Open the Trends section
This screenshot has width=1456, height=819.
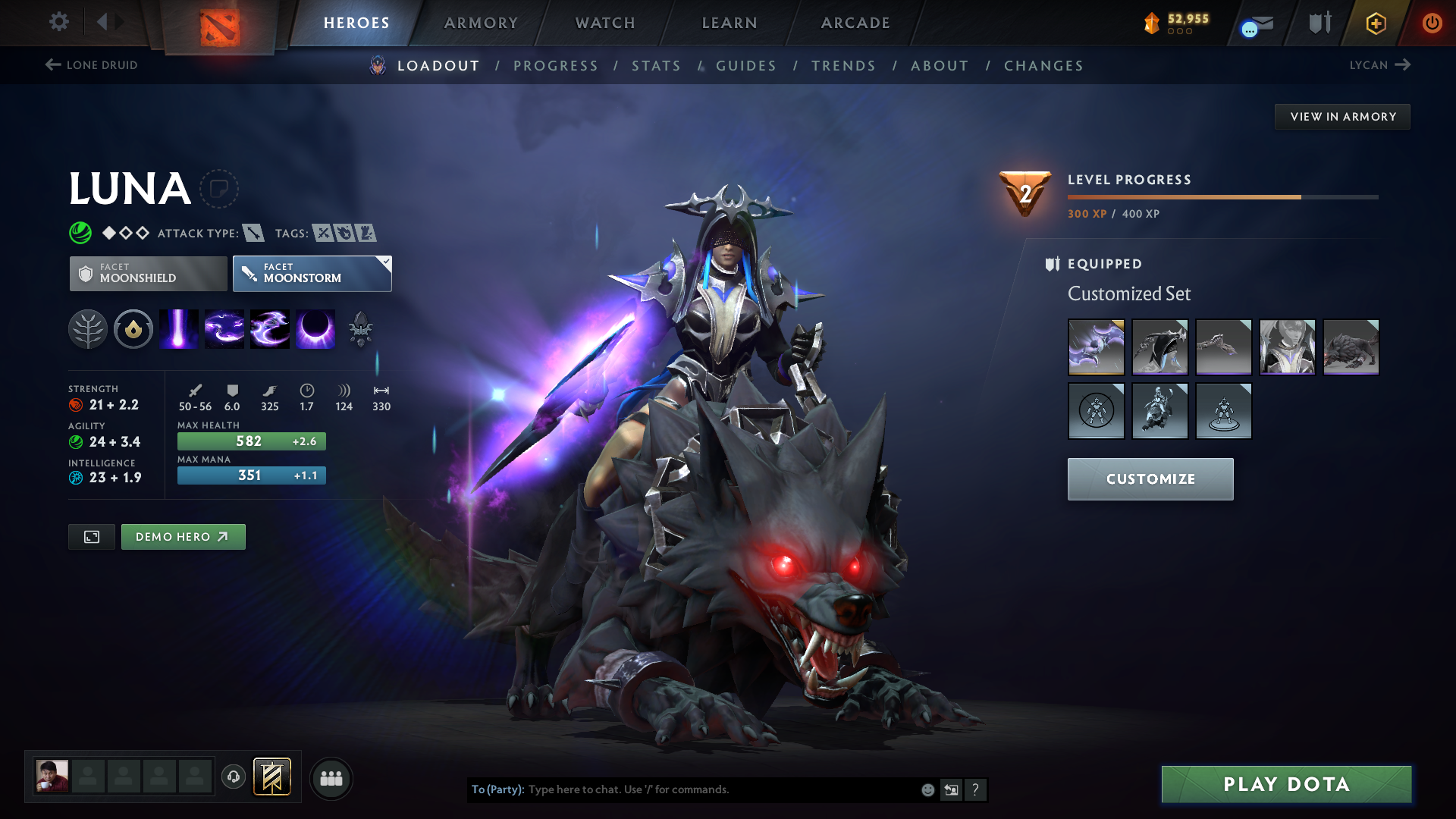tap(843, 66)
